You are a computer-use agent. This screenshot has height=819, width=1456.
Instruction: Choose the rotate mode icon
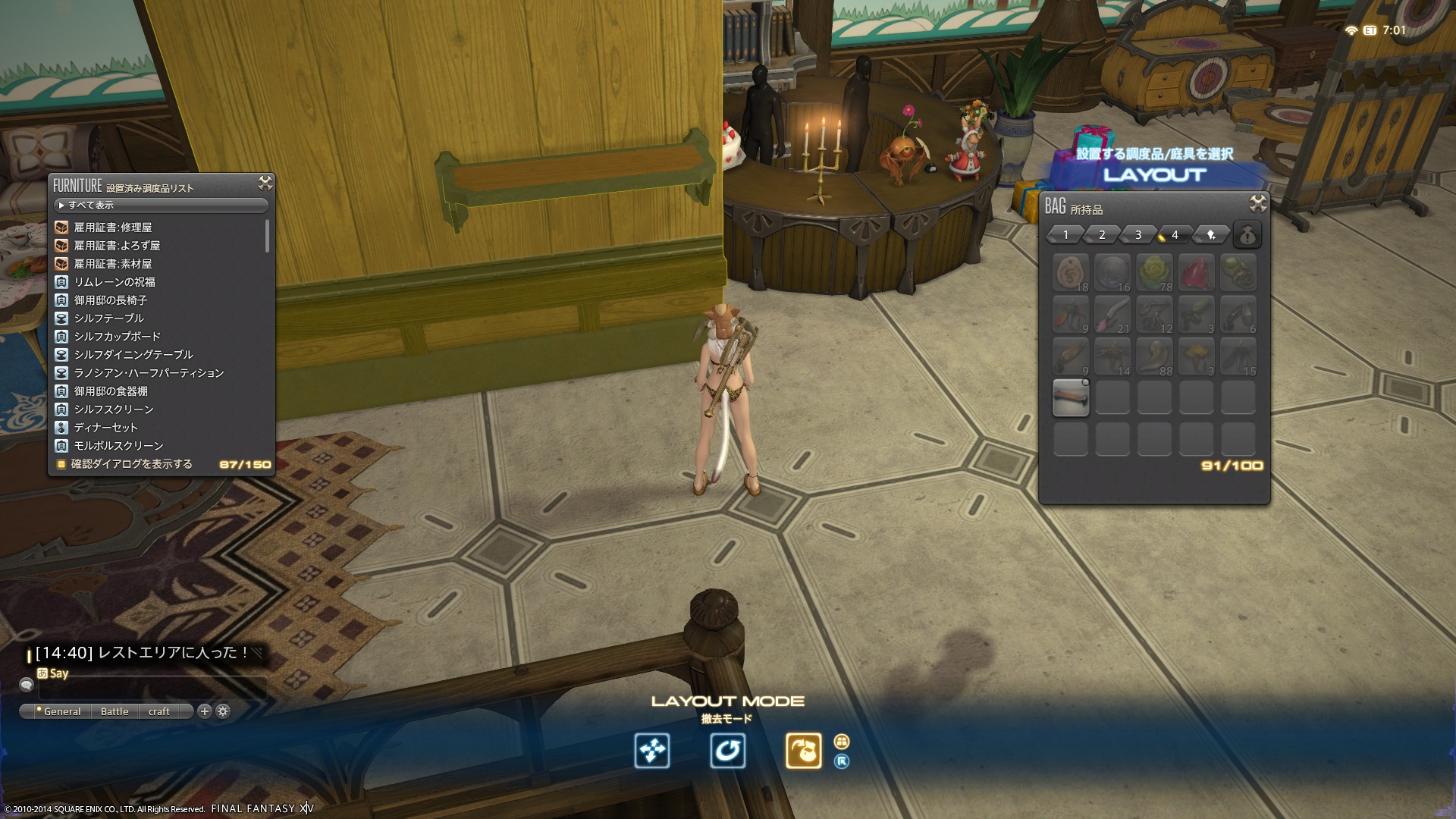(x=727, y=751)
